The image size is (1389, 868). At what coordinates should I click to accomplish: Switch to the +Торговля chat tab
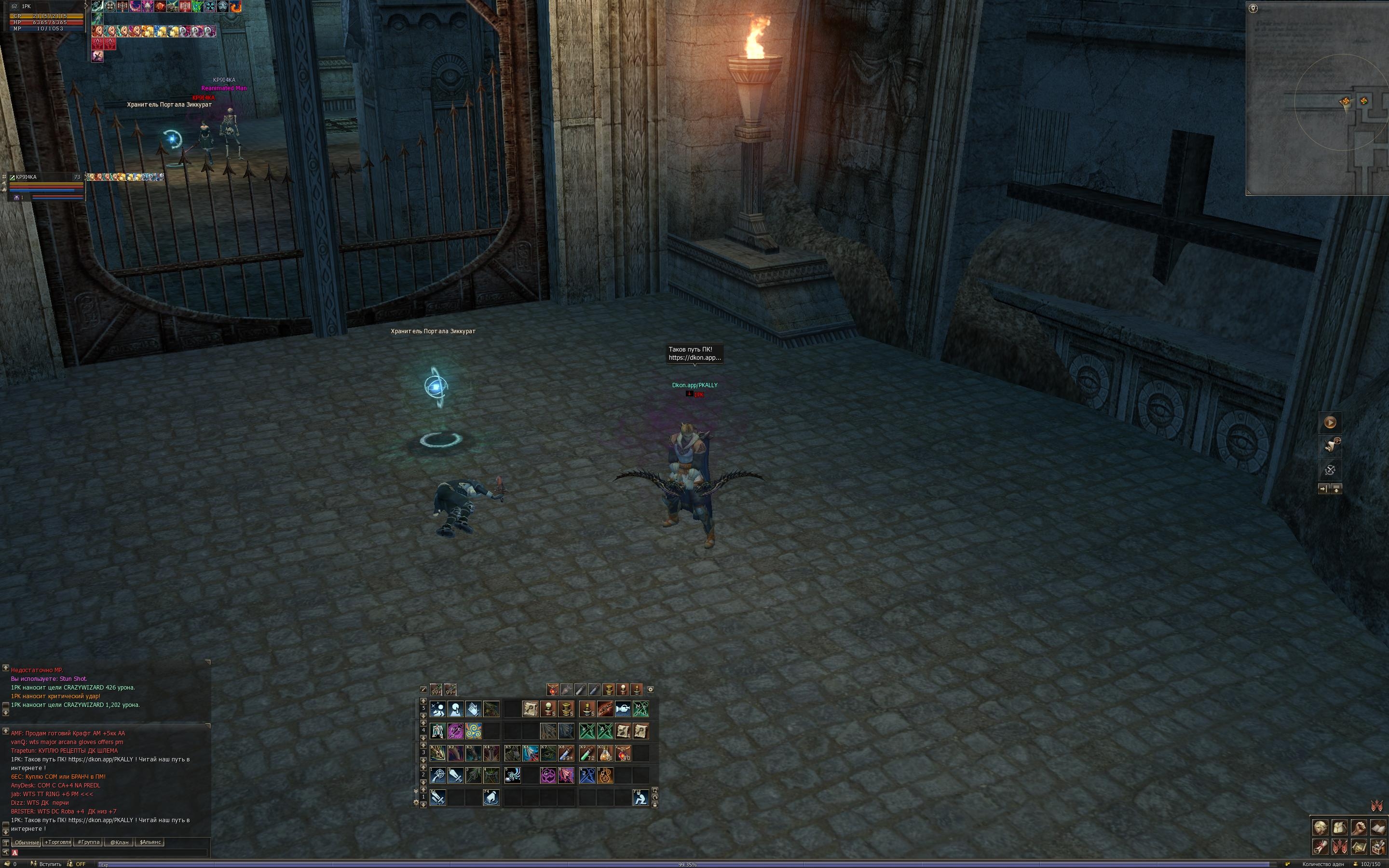pyautogui.click(x=57, y=842)
